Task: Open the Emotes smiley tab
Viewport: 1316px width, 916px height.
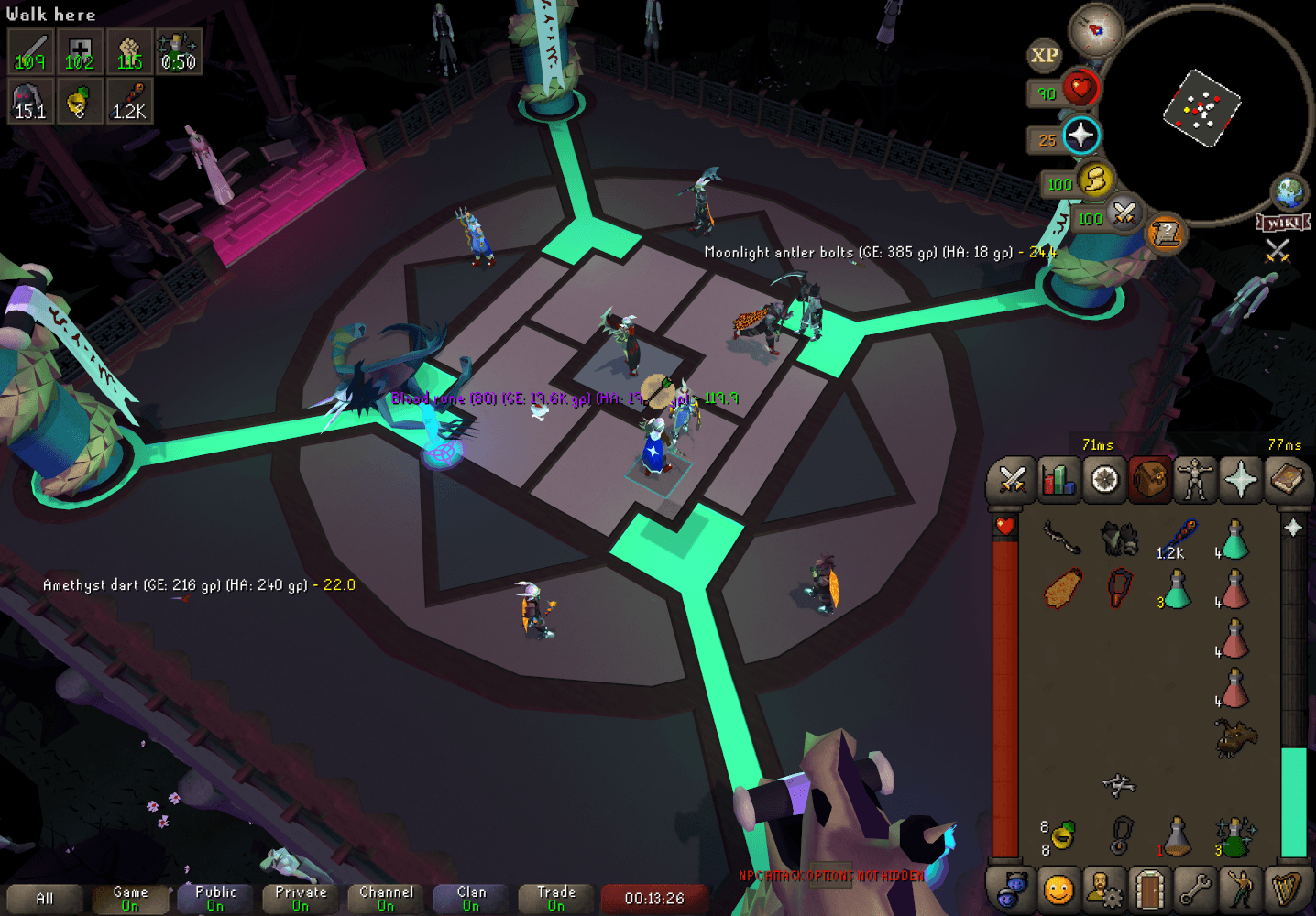Action: (x=1058, y=889)
